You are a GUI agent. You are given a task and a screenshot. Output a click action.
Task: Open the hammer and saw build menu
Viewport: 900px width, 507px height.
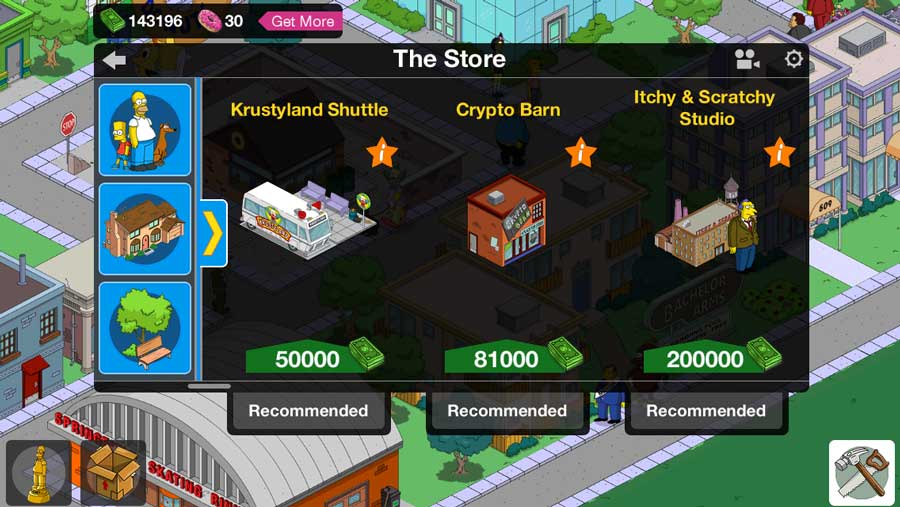[862, 473]
